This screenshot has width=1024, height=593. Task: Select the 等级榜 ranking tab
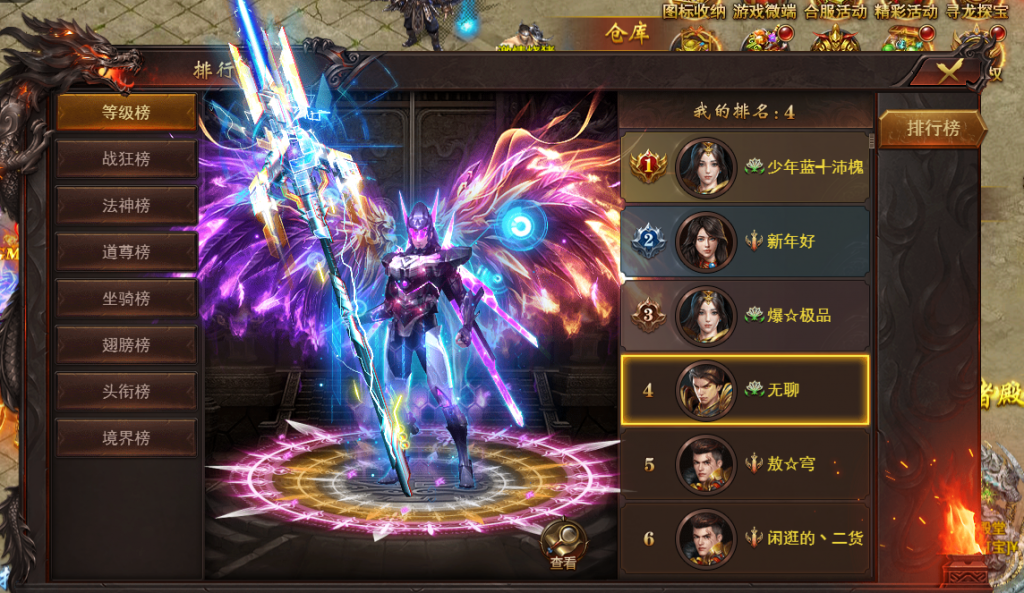pos(126,113)
